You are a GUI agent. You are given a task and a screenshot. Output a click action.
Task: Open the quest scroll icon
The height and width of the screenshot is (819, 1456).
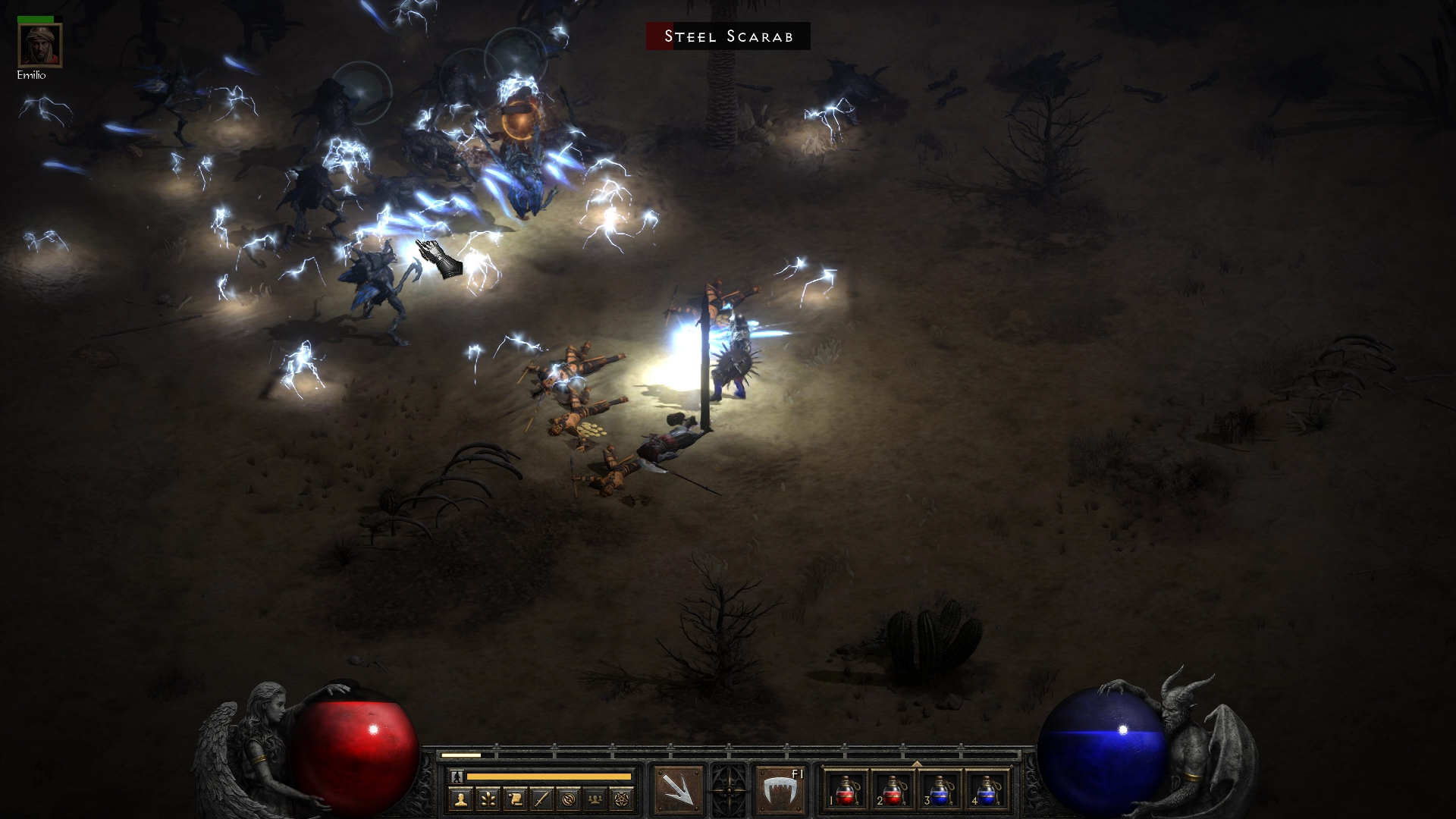tap(515, 799)
